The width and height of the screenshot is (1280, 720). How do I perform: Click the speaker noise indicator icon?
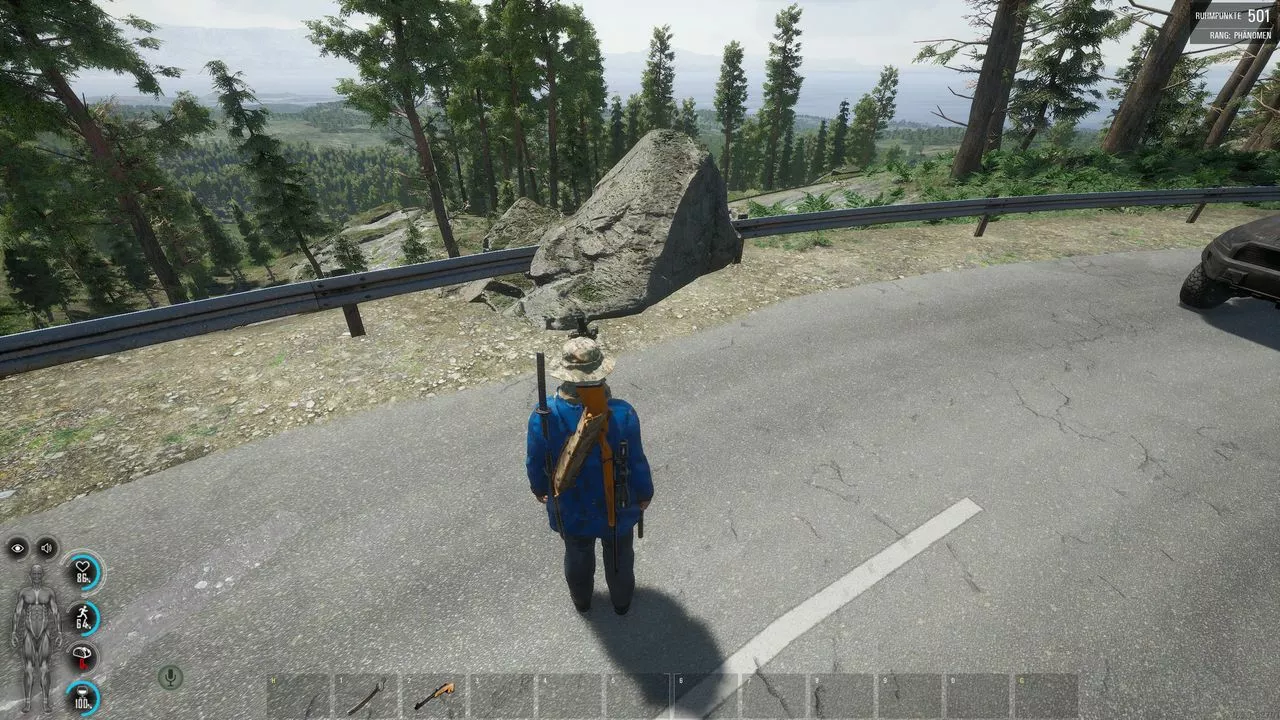pos(47,547)
